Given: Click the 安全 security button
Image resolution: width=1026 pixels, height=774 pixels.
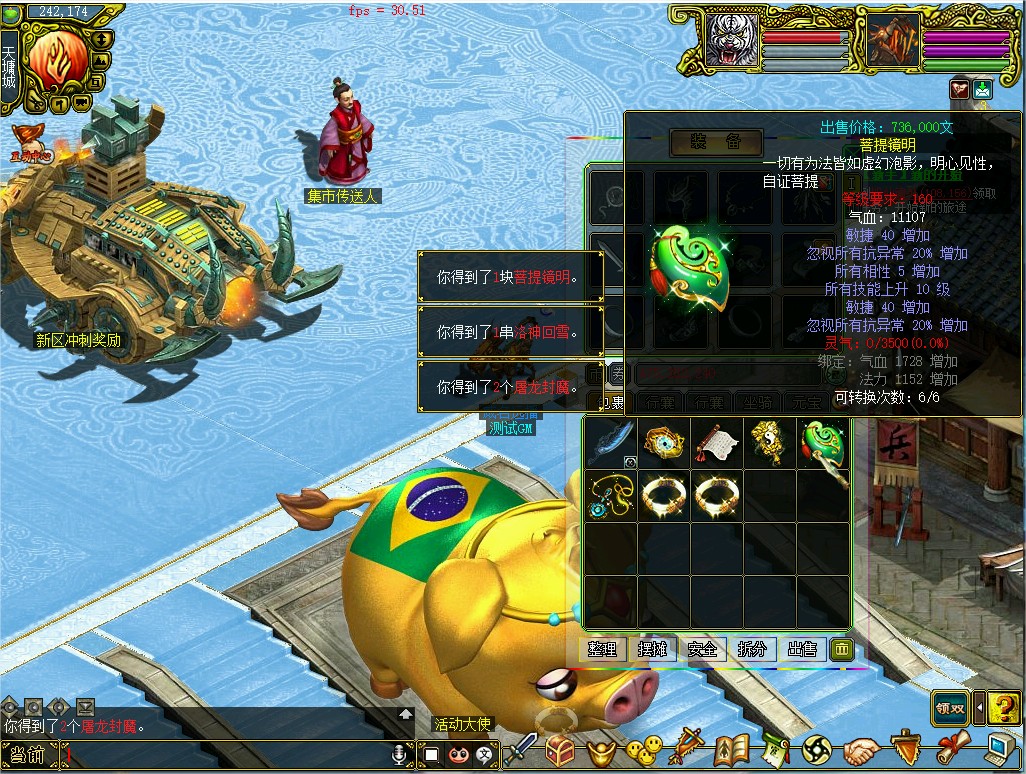Looking at the screenshot, I should click(x=702, y=649).
